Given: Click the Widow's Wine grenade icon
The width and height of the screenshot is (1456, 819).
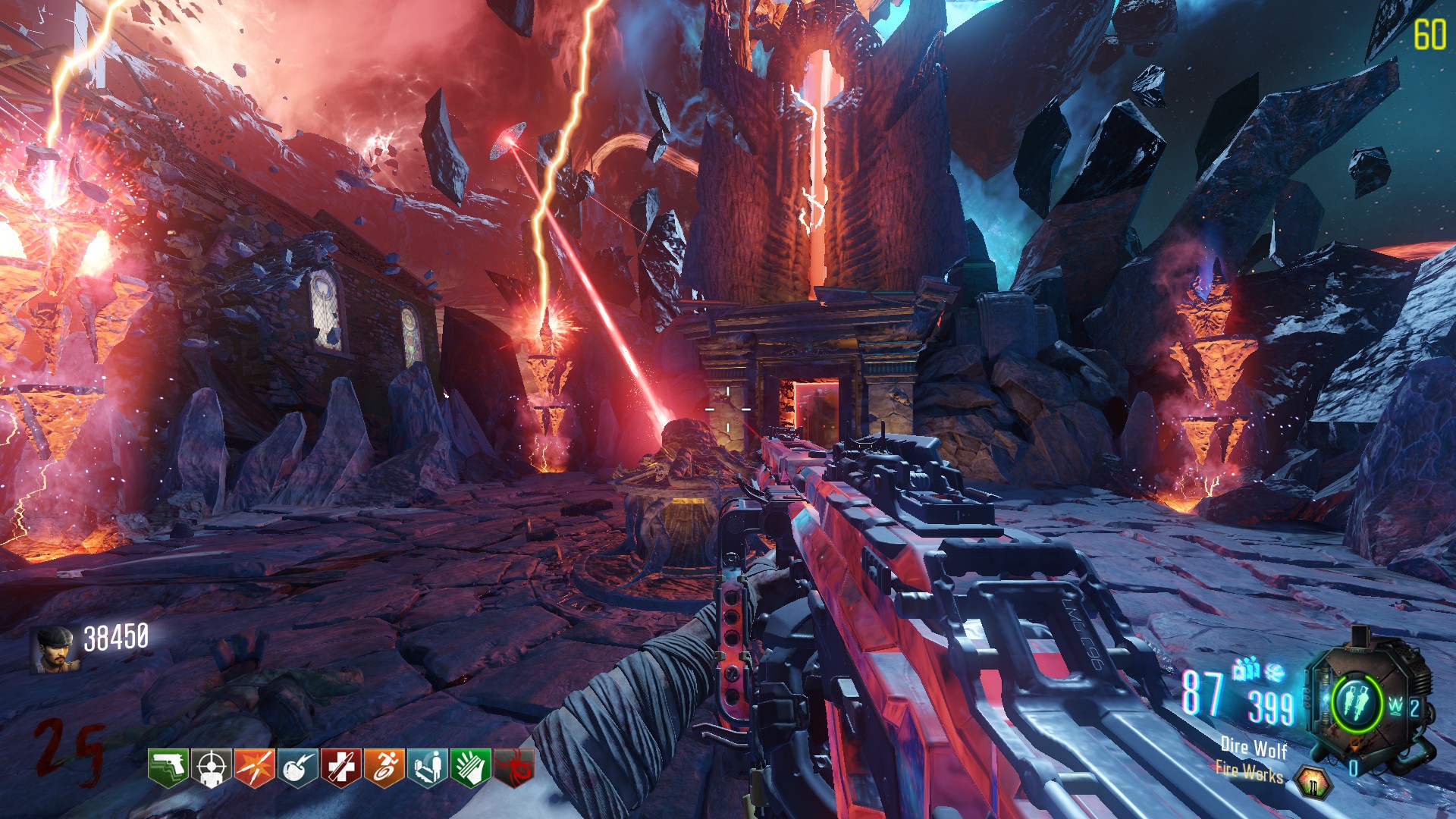Looking at the screenshot, I should [1276, 672].
